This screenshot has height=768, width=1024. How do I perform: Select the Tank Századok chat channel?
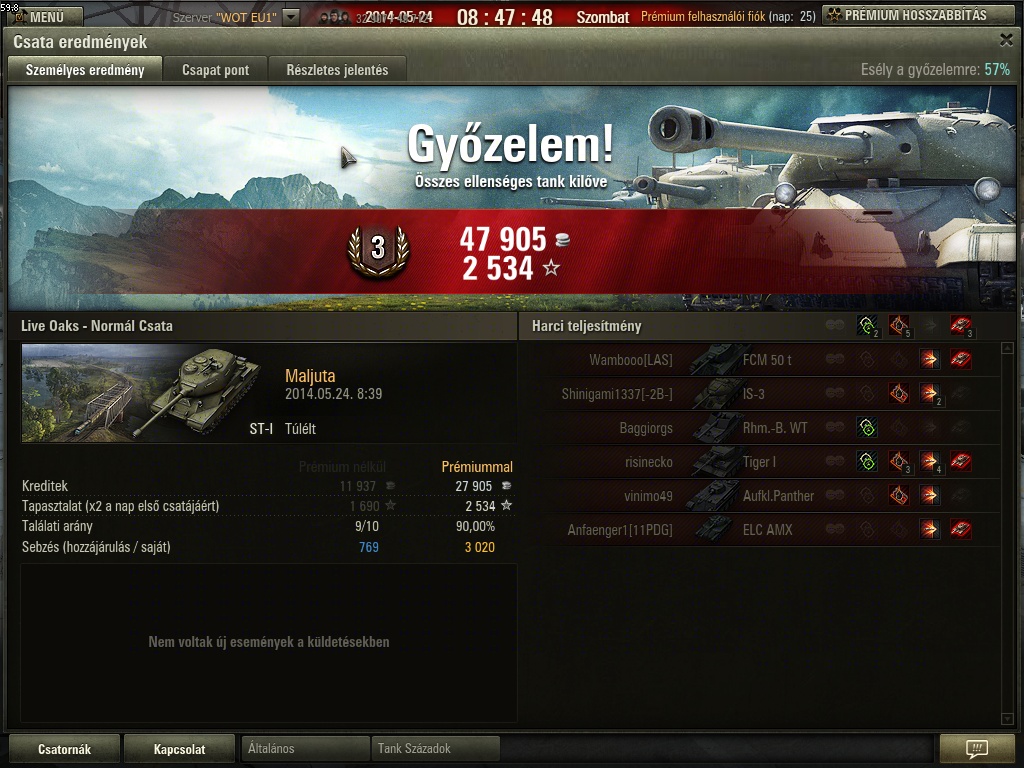pos(435,748)
